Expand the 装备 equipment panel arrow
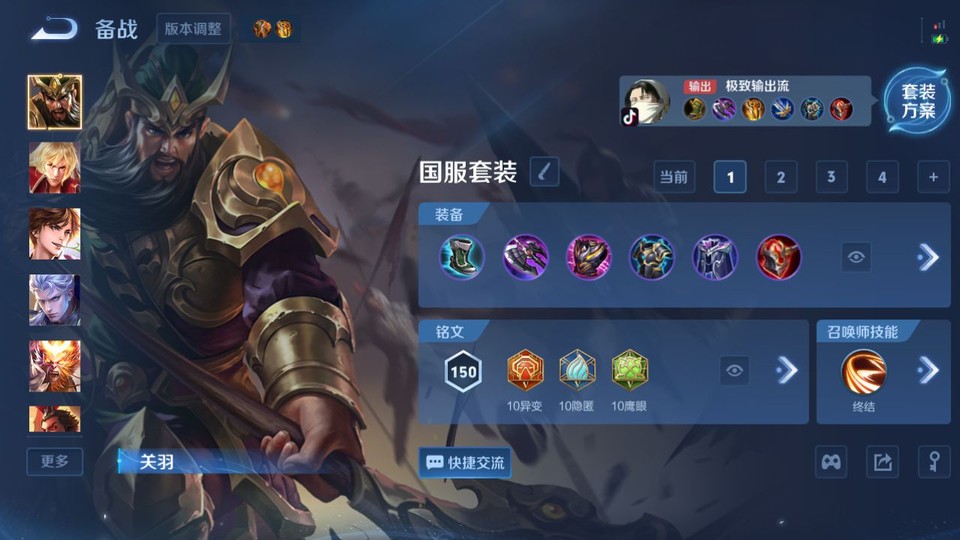960x540 pixels. tap(928, 257)
